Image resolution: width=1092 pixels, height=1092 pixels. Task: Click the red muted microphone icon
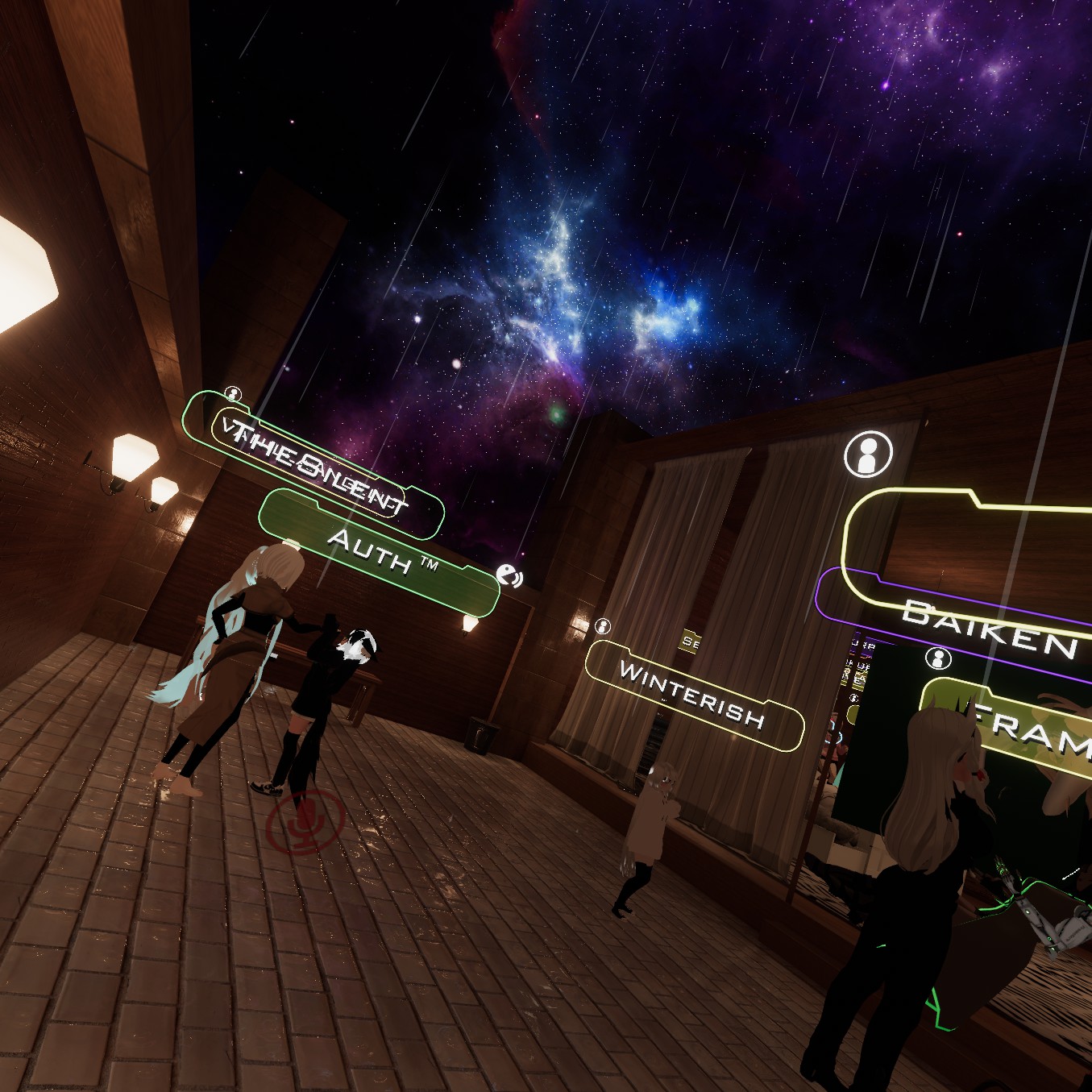305,821
